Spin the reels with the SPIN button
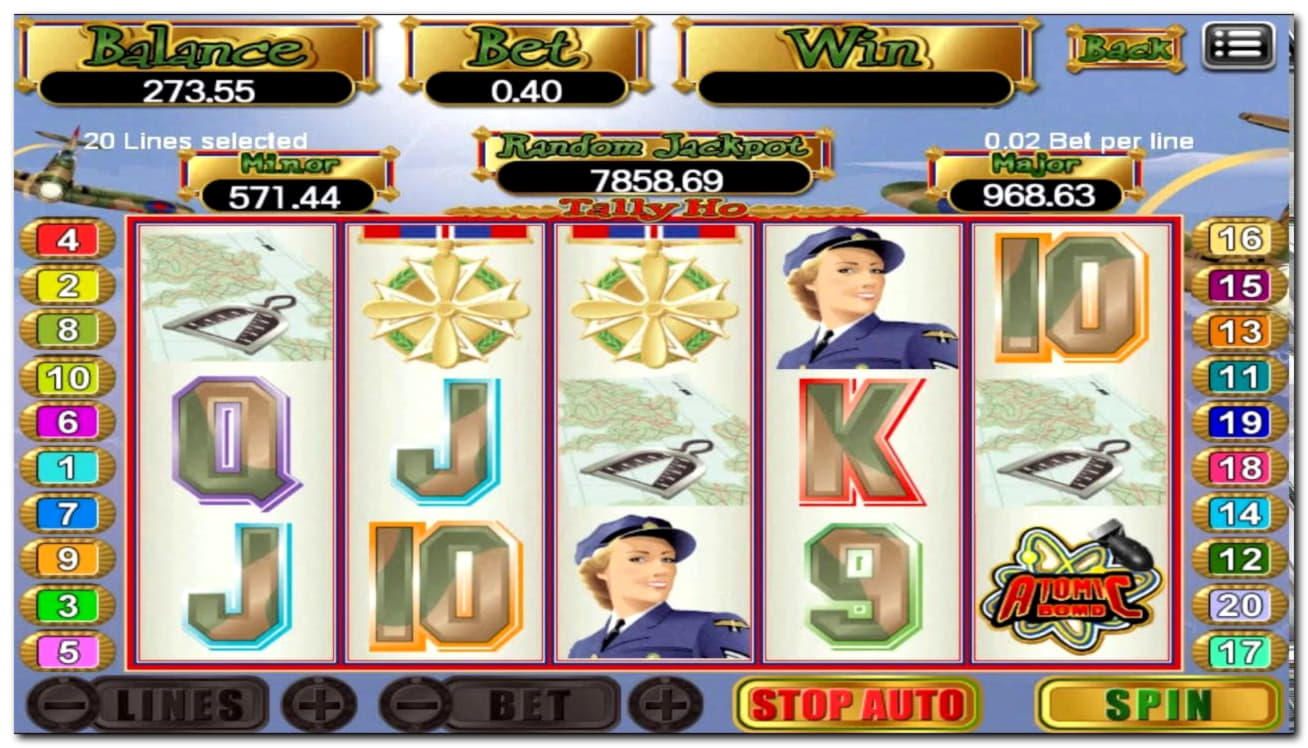1308x748 pixels. 1158,704
